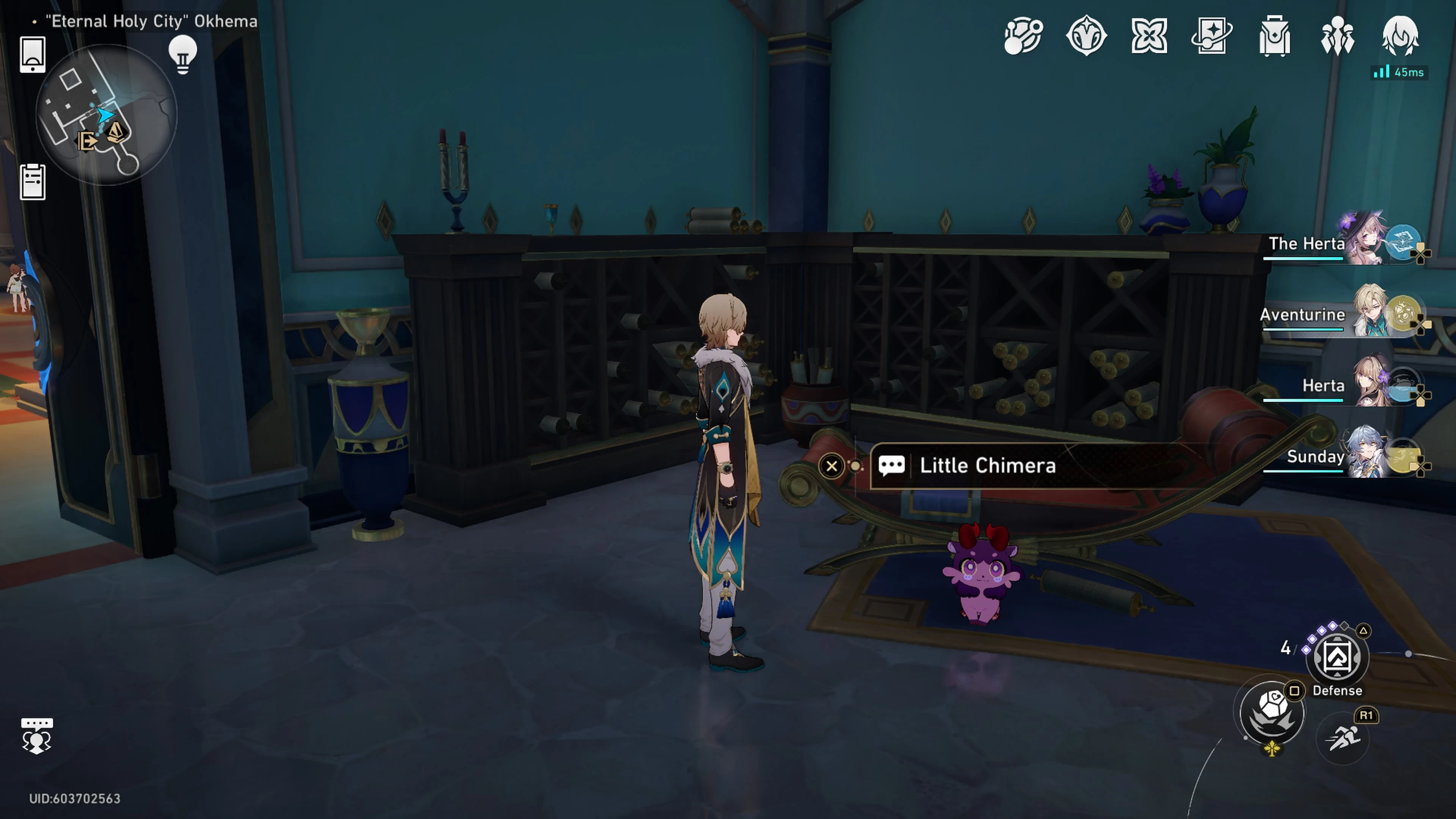The image size is (1456, 819).
Task: Click the tutorial lightbulb icon
Action: pyautogui.click(x=182, y=54)
